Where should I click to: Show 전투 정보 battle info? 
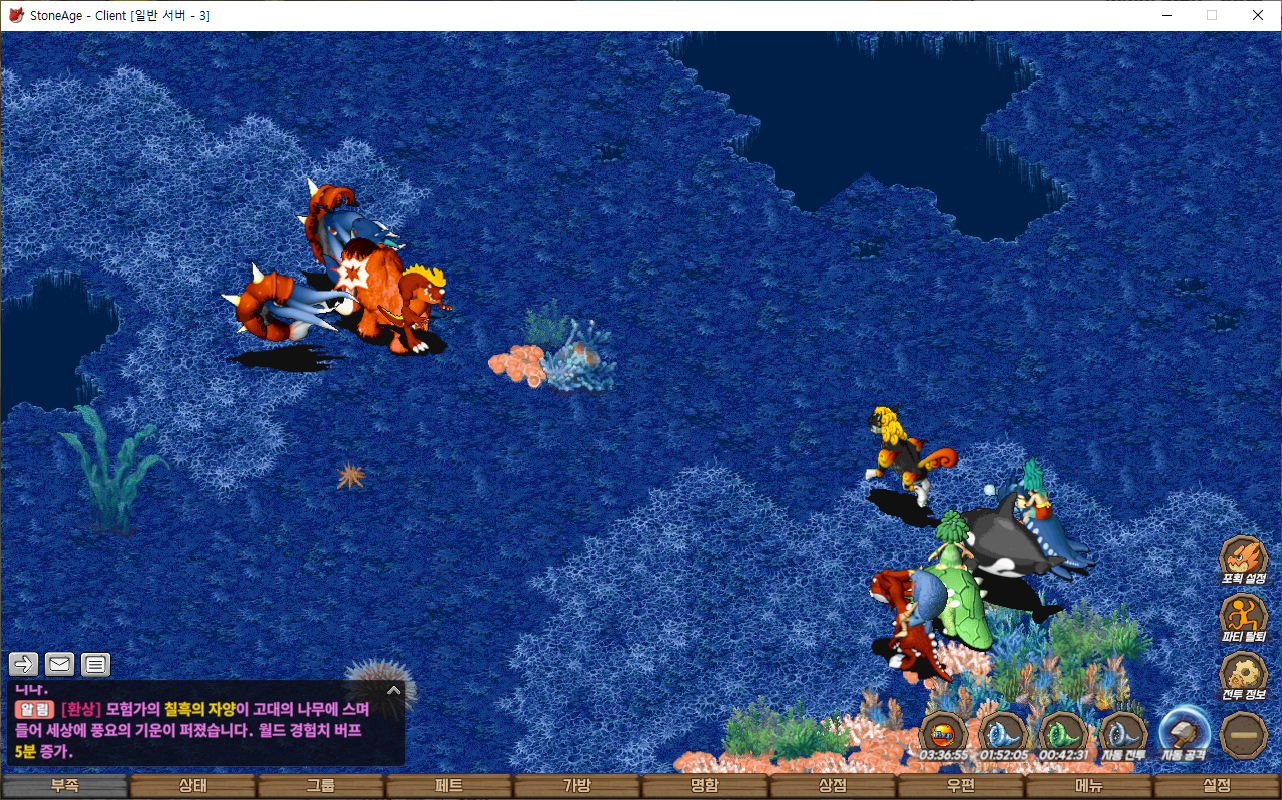(1244, 675)
